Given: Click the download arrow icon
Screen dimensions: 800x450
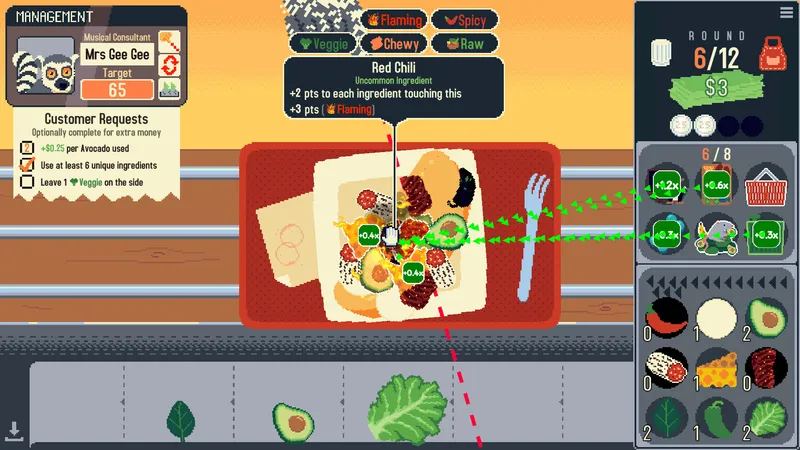Looking at the screenshot, I should coord(14,431).
